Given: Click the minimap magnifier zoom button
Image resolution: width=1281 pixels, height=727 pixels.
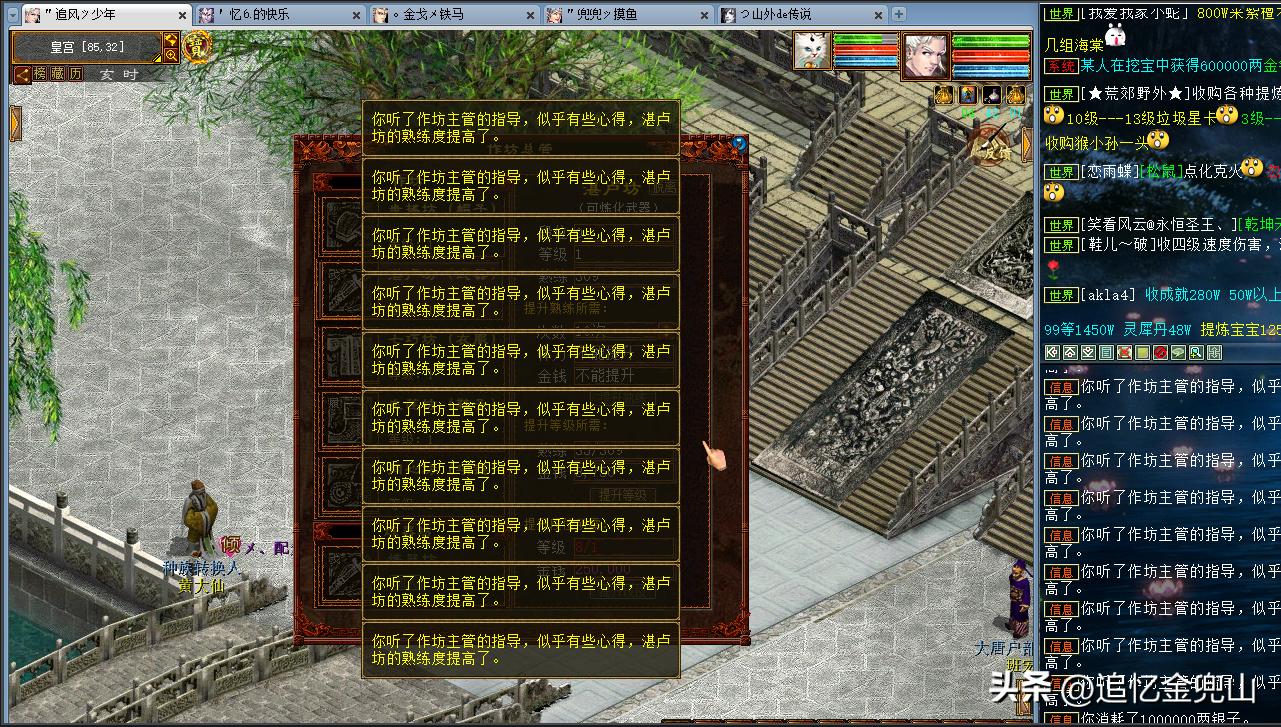Looking at the screenshot, I should tap(171, 56).
